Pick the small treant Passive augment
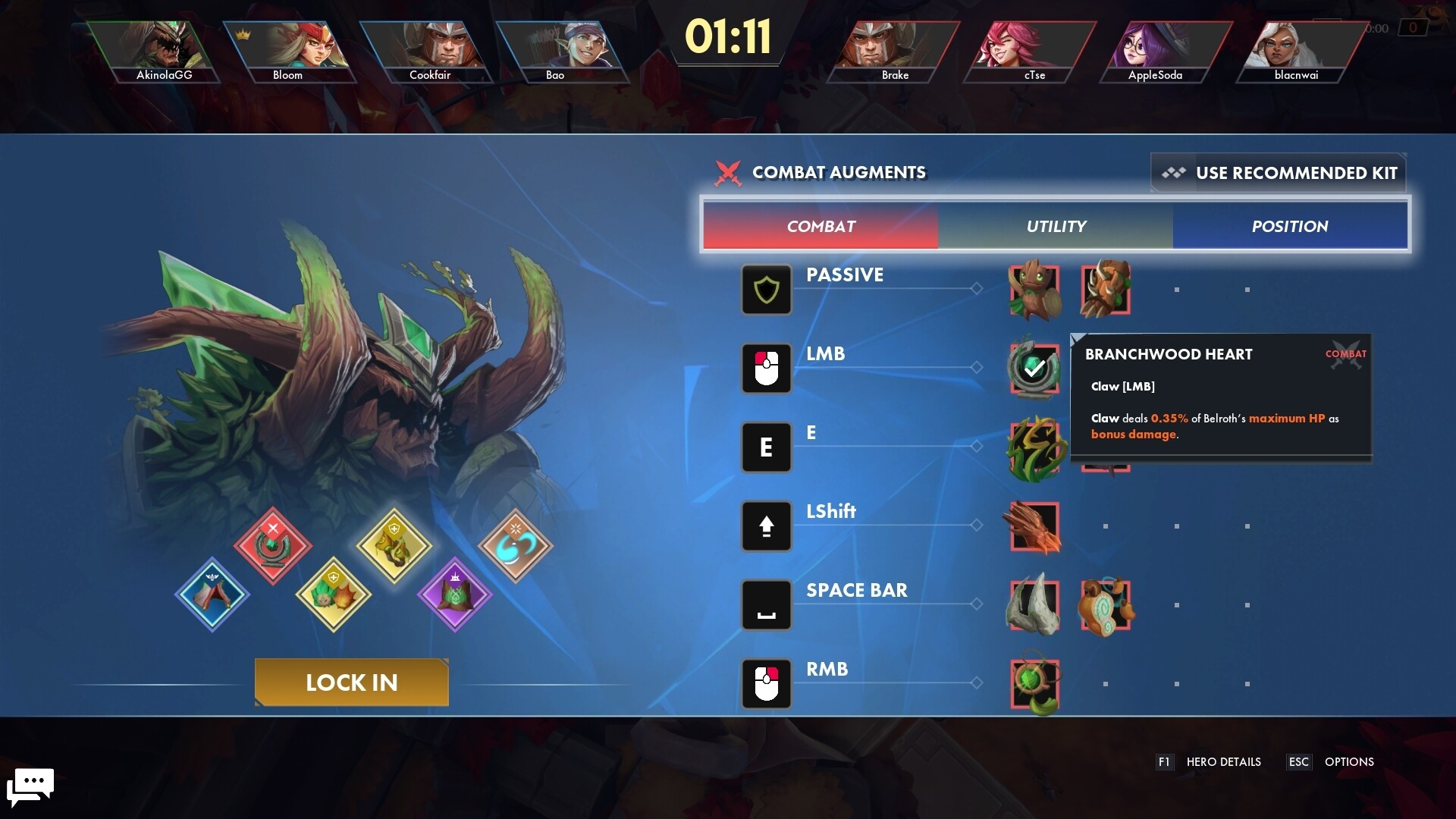1456x819 pixels. 1034,290
